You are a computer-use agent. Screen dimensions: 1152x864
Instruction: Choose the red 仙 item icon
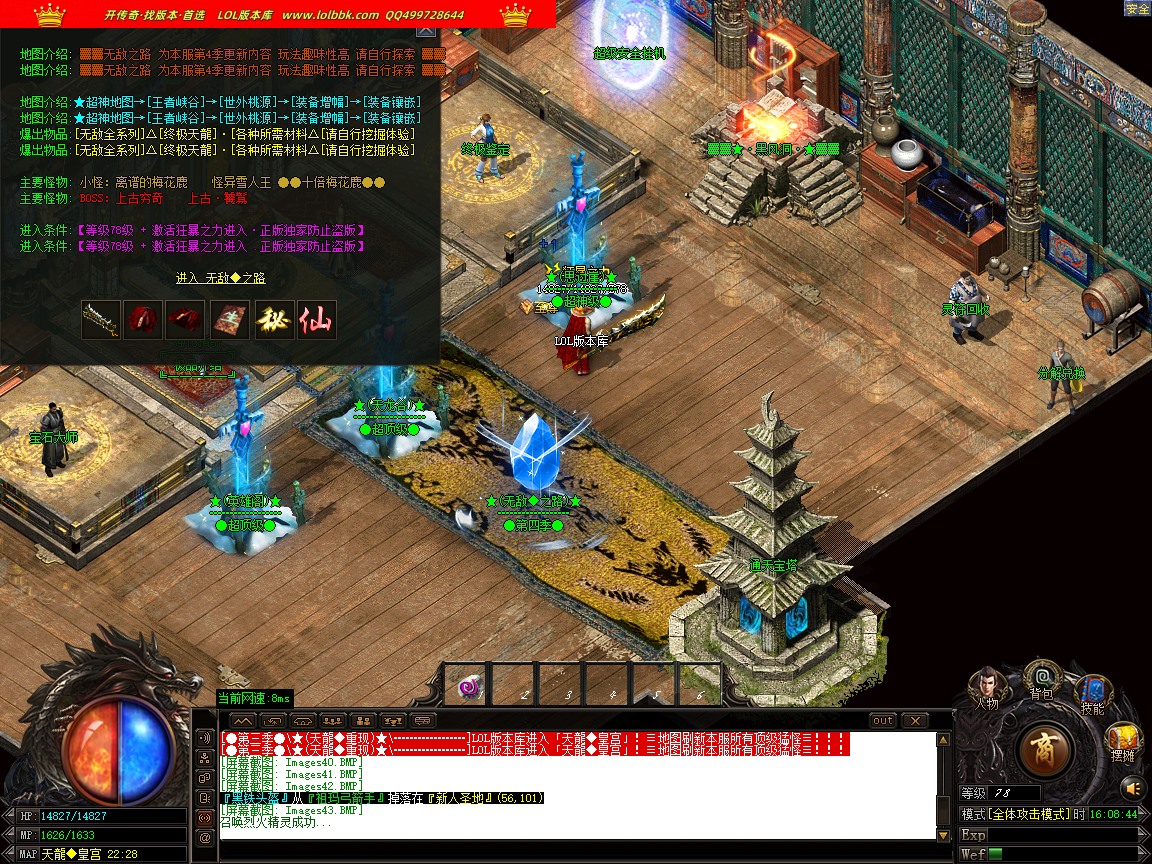tap(316, 320)
